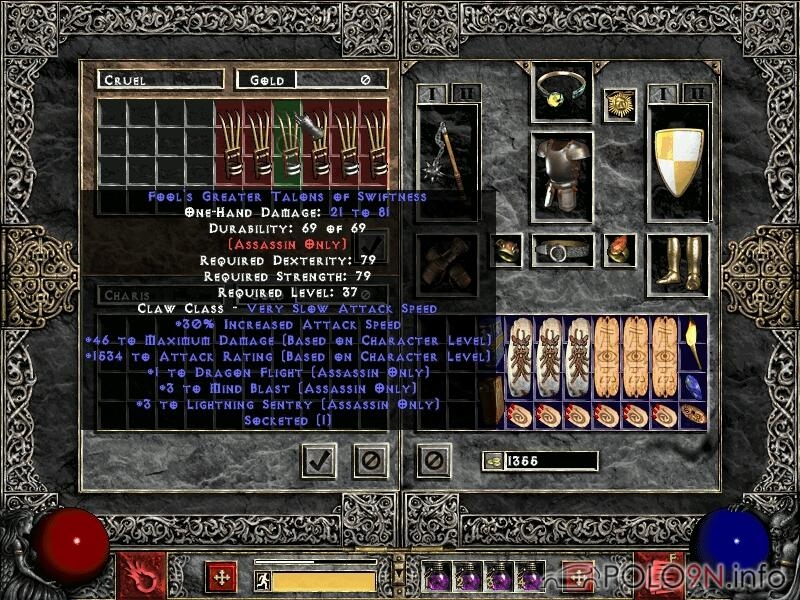Toggle the run/walk button

point(263,580)
